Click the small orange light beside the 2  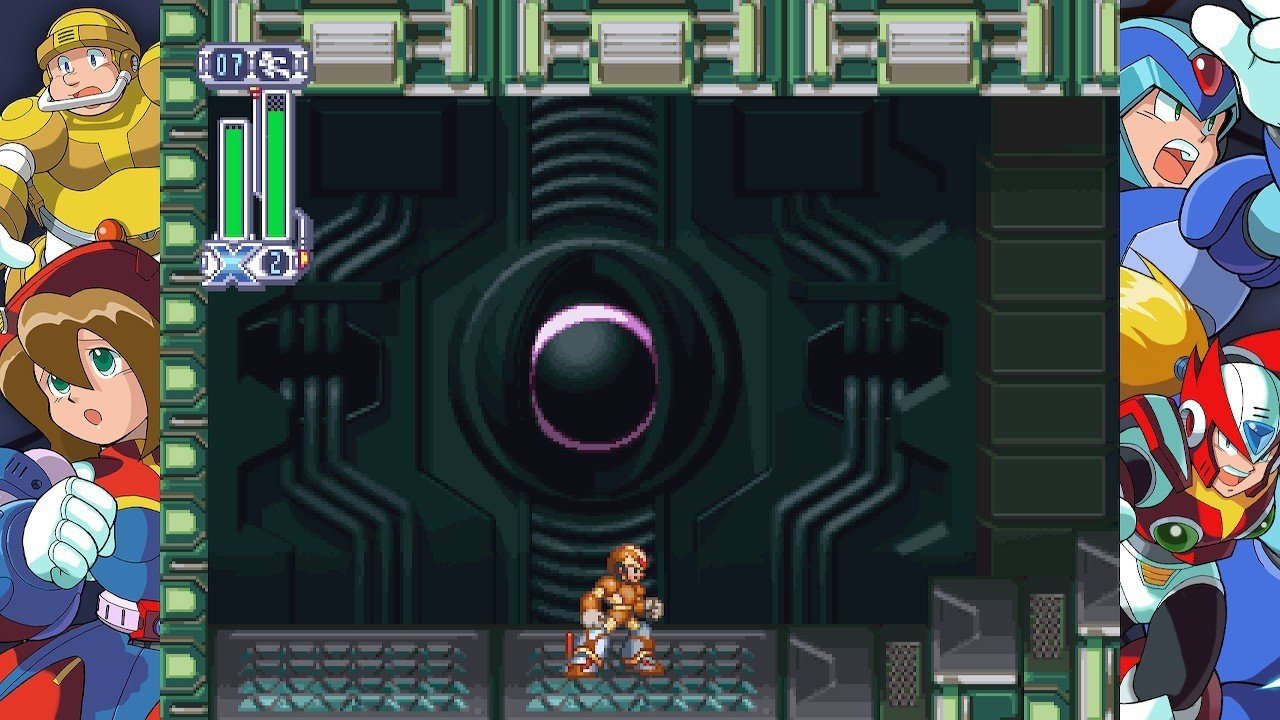pos(302,257)
